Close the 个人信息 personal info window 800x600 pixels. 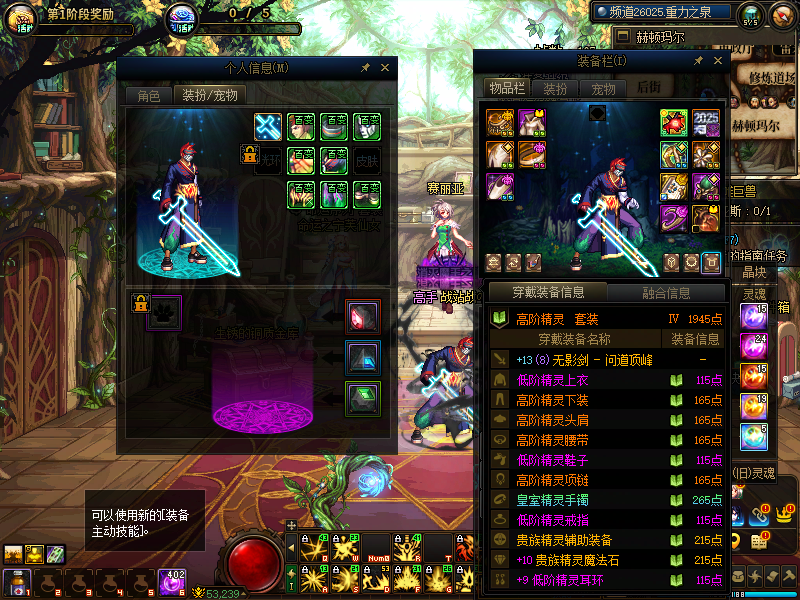tap(385, 68)
